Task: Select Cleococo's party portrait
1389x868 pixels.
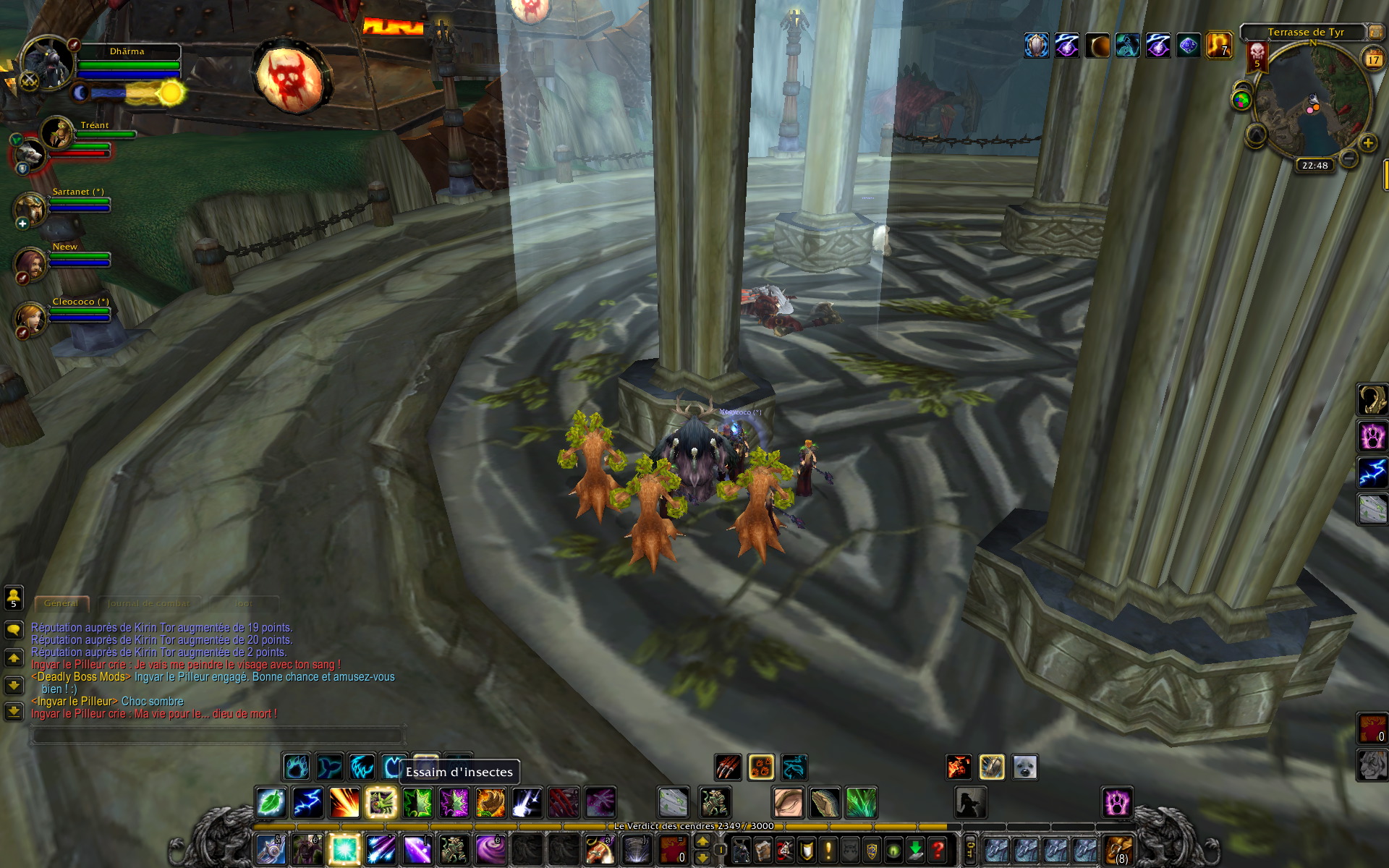Action: (x=32, y=318)
